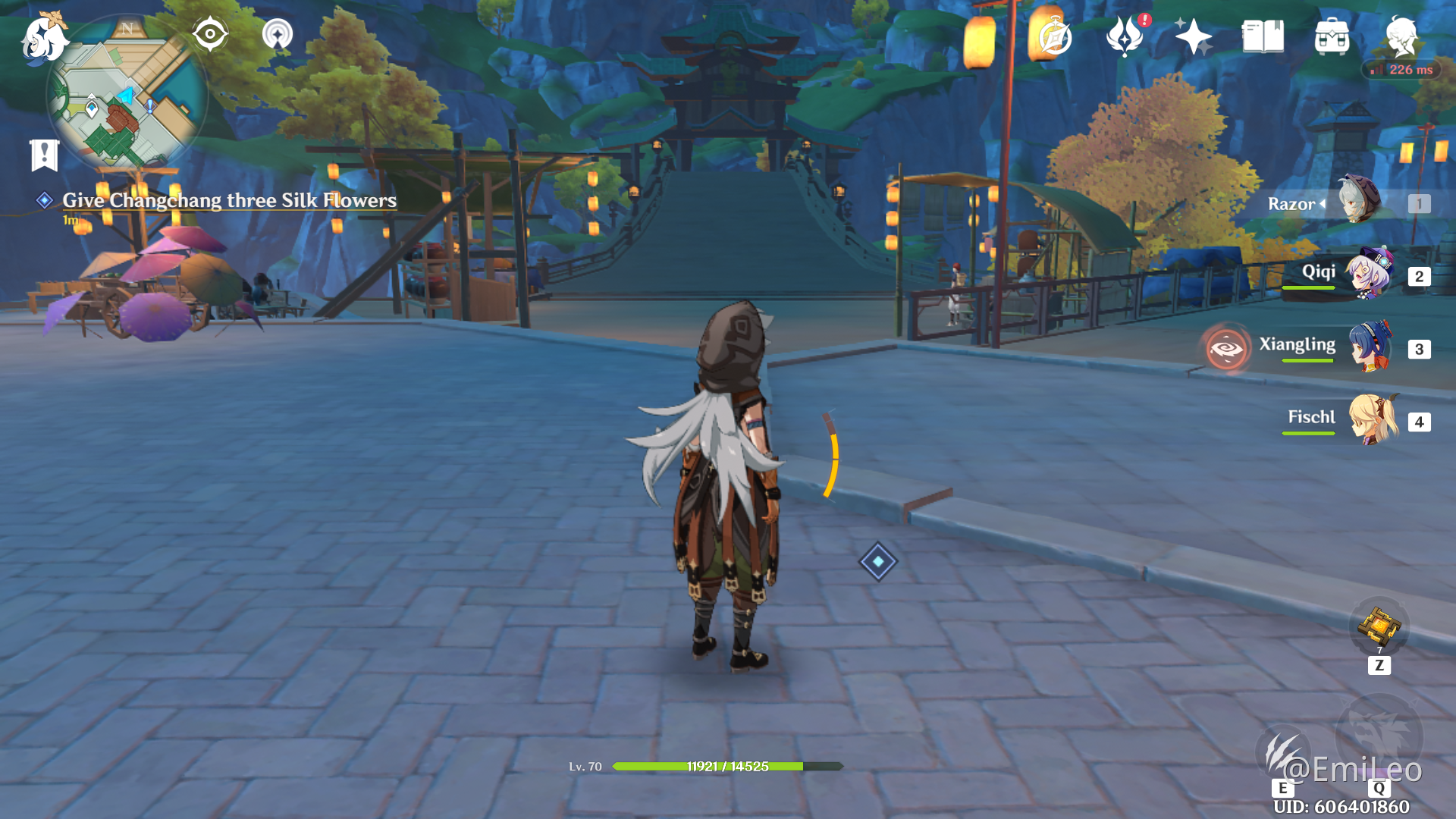Open the quest log bookmark icon
The width and height of the screenshot is (1456, 819).
click(44, 155)
